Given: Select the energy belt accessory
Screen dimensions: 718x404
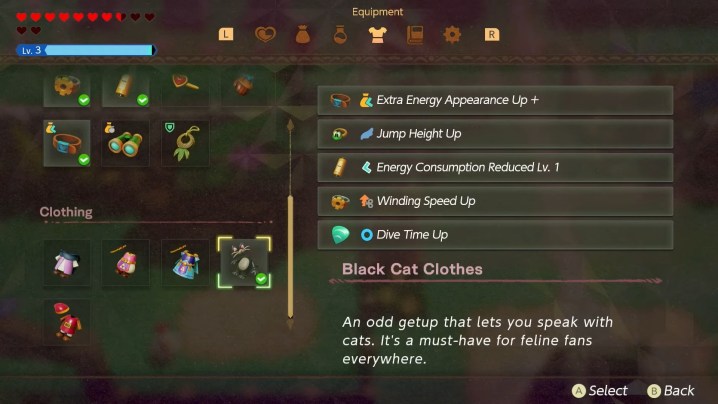Looking at the screenshot, I should [x=68, y=144].
